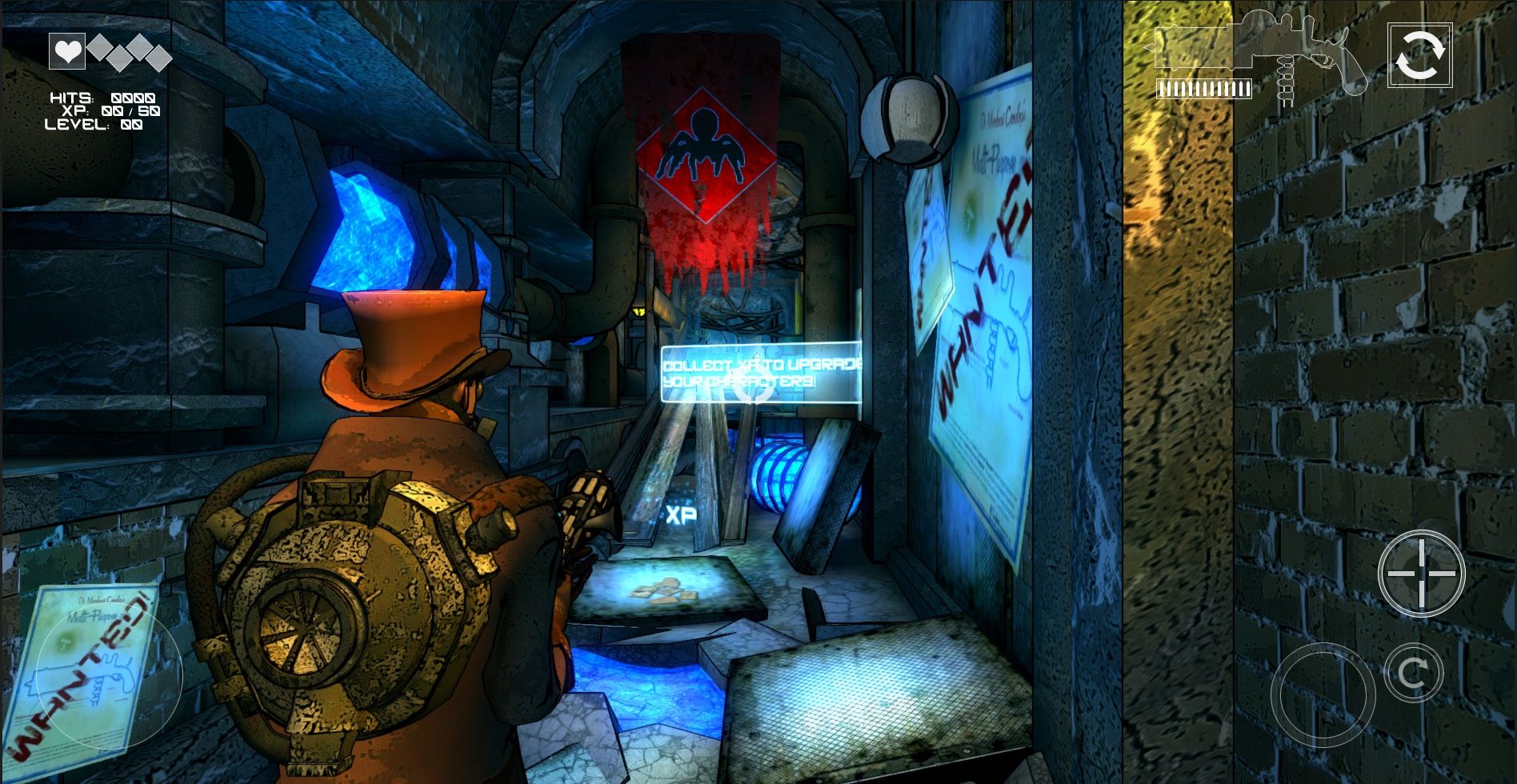The height and width of the screenshot is (784, 1517).
Task: Tap the large empty circle action button
Action: point(1323,695)
